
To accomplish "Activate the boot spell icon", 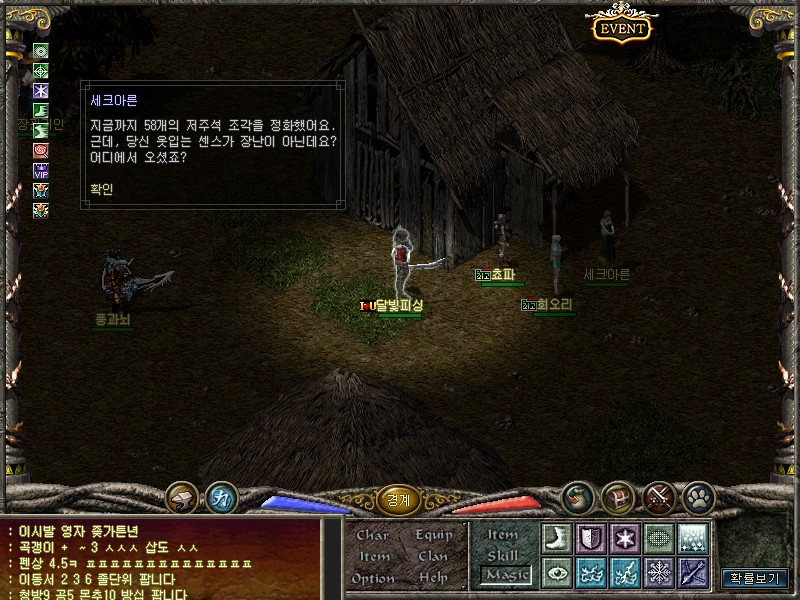I will point(556,537).
